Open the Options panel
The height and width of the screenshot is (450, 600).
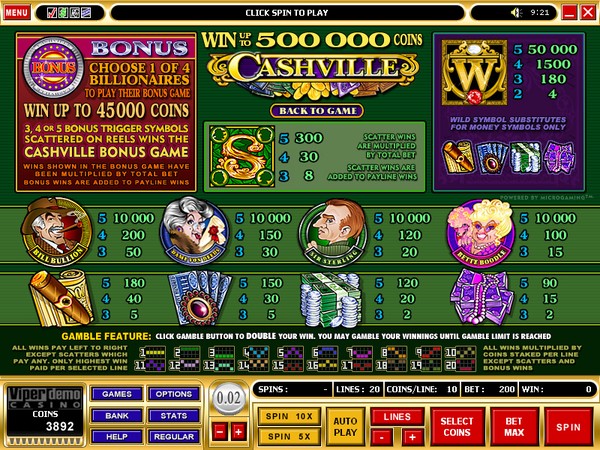(174, 394)
